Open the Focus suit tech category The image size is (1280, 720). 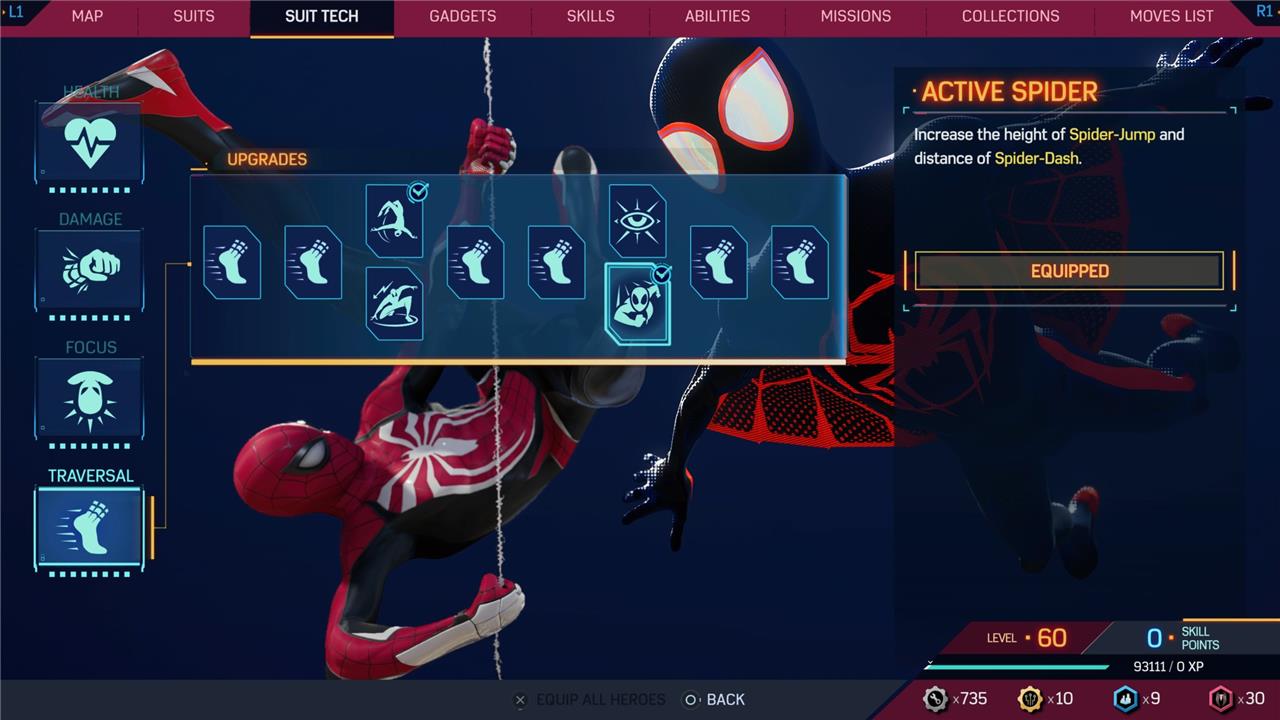[x=89, y=397]
